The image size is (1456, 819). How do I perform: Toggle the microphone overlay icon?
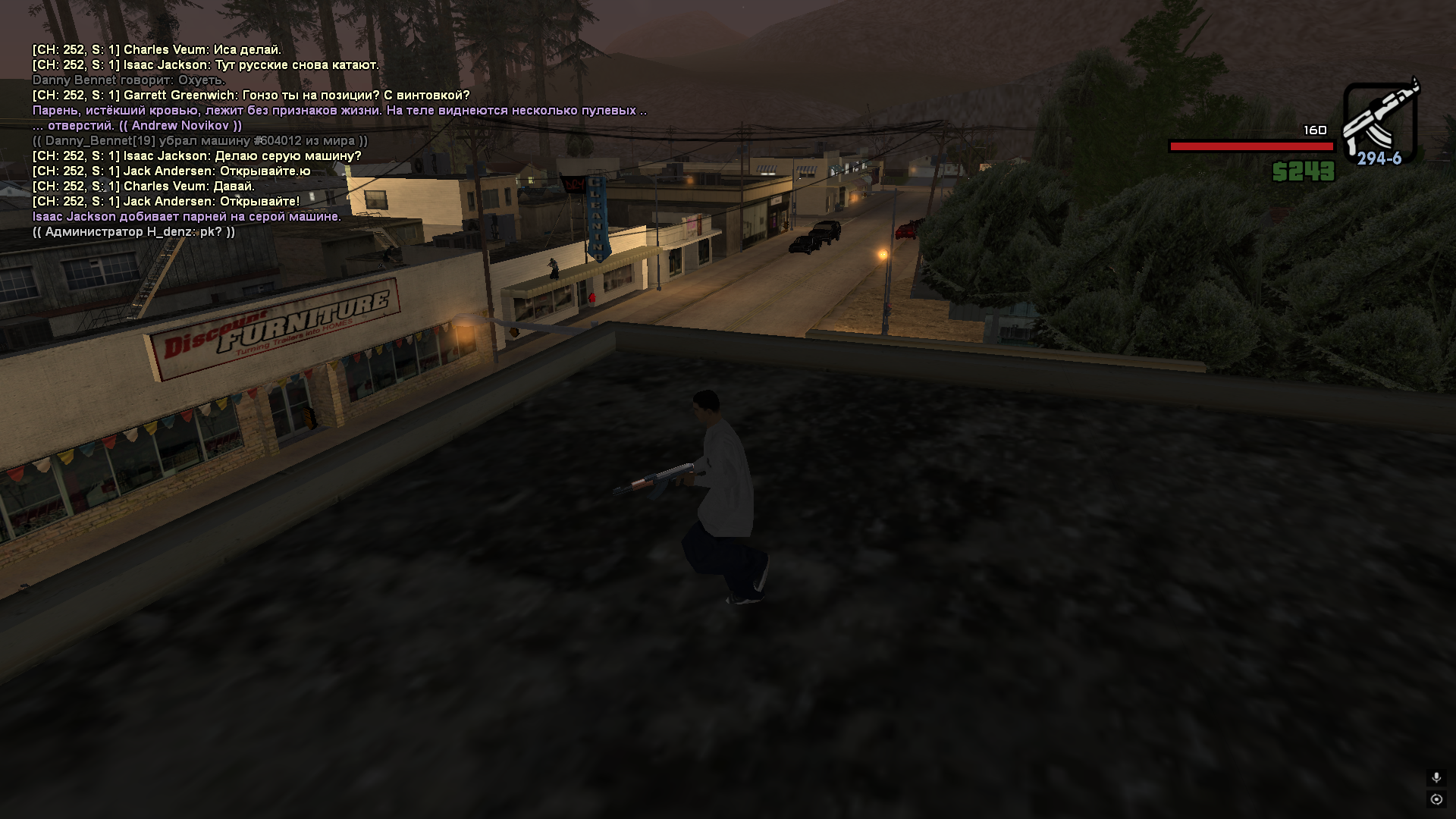click(x=1436, y=778)
